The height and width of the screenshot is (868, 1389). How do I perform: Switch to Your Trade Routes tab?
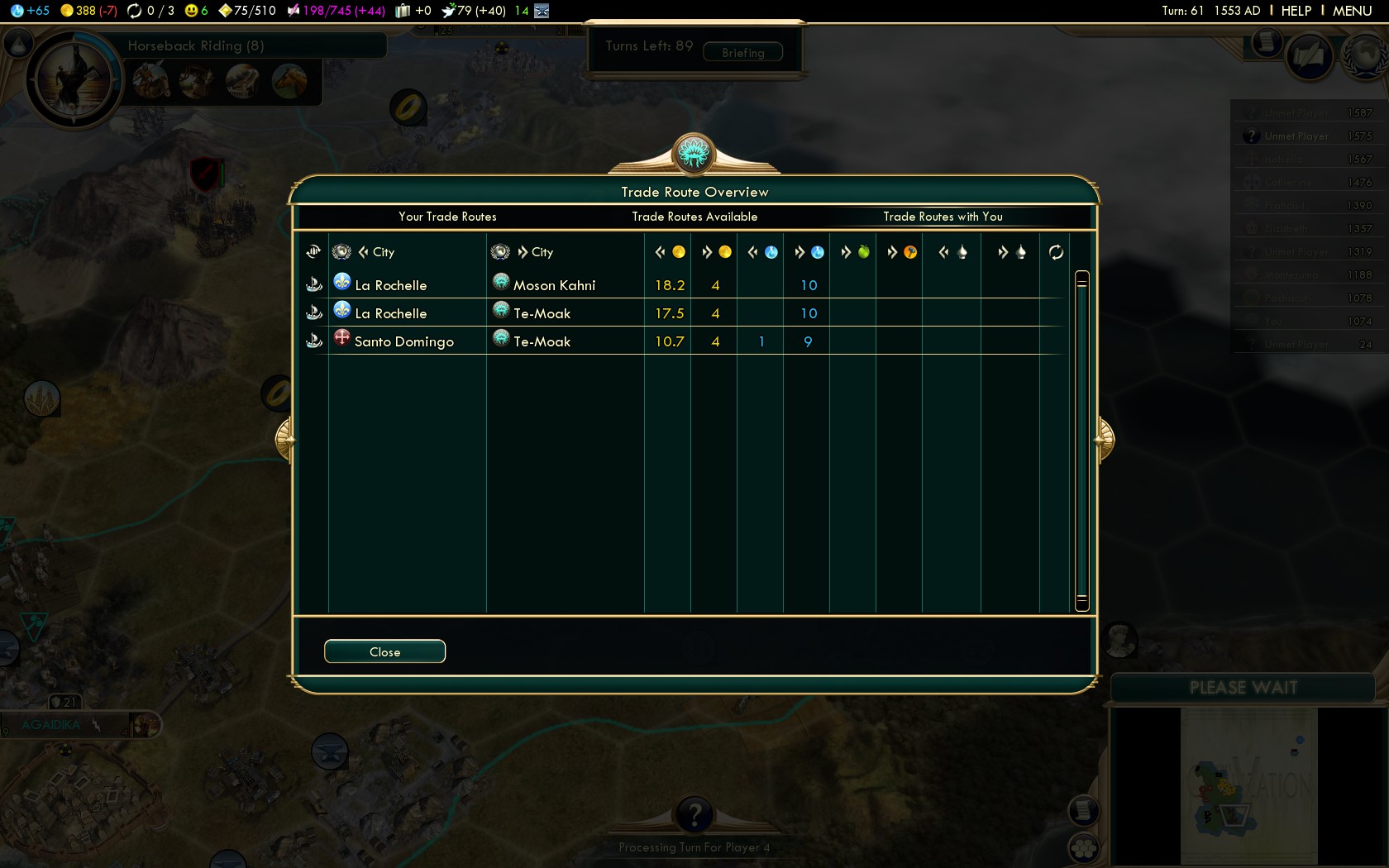(x=447, y=217)
